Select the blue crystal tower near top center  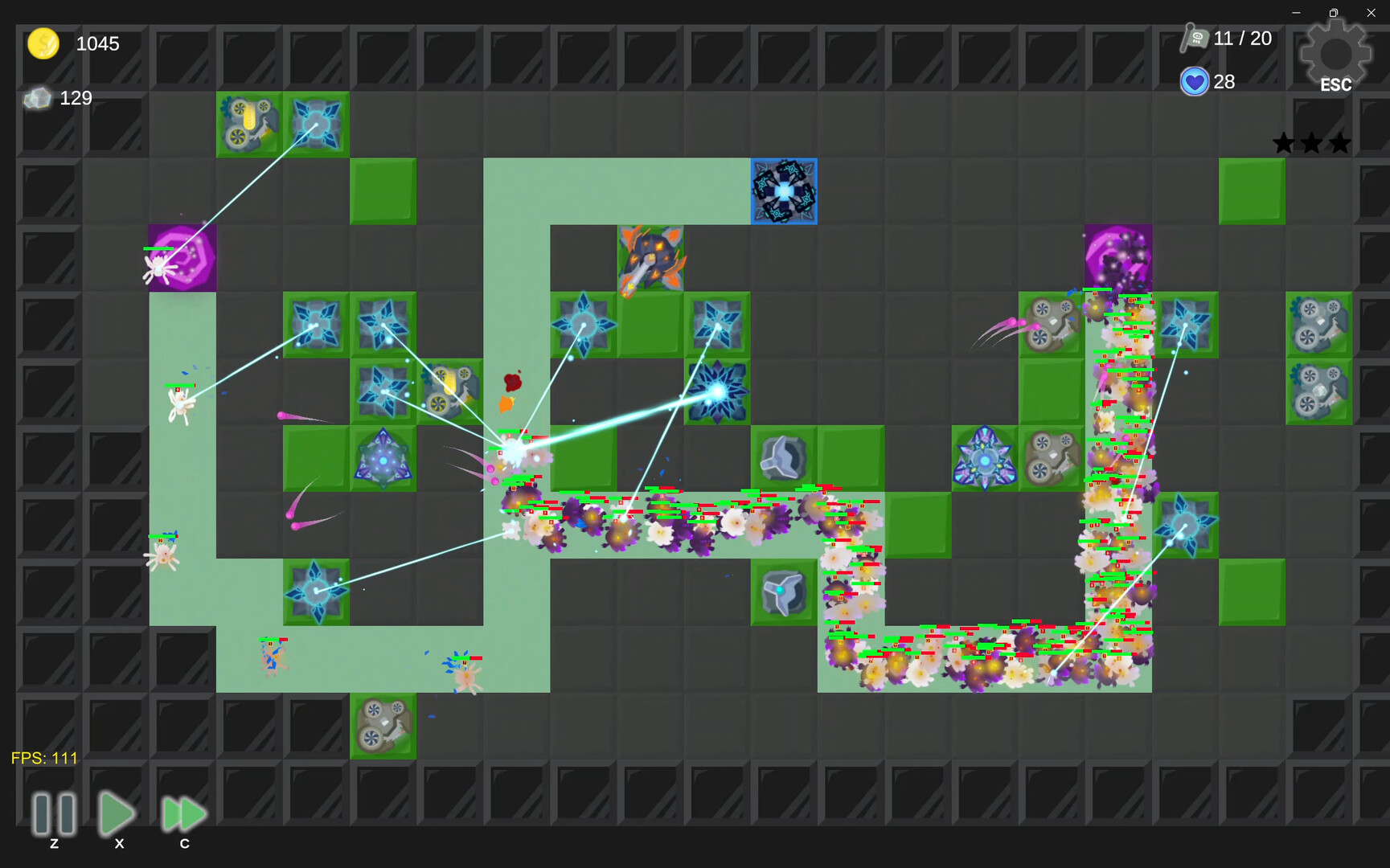click(x=783, y=191)
